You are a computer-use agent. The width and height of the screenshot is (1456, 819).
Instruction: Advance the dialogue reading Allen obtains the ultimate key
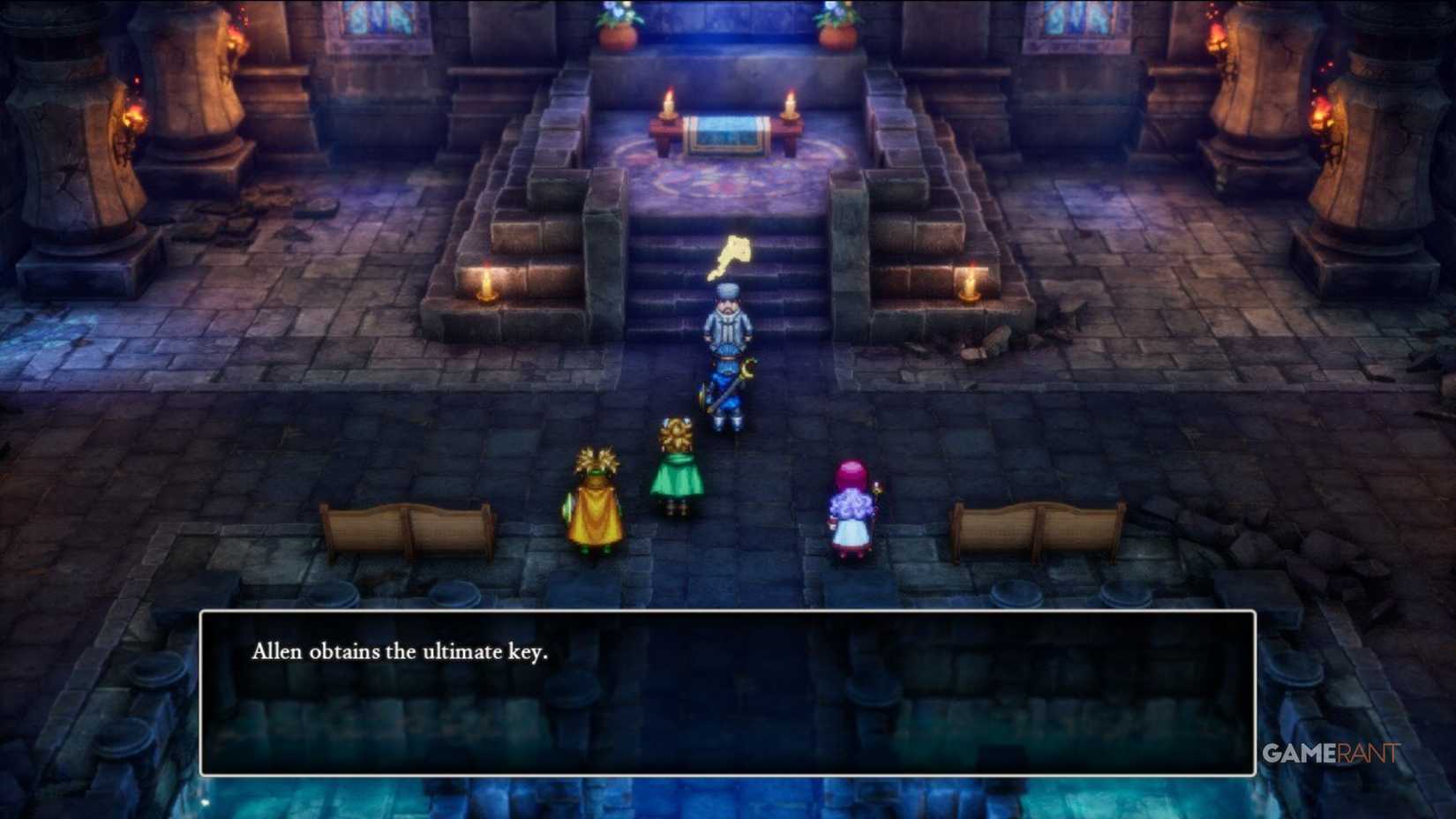[402, 651]
